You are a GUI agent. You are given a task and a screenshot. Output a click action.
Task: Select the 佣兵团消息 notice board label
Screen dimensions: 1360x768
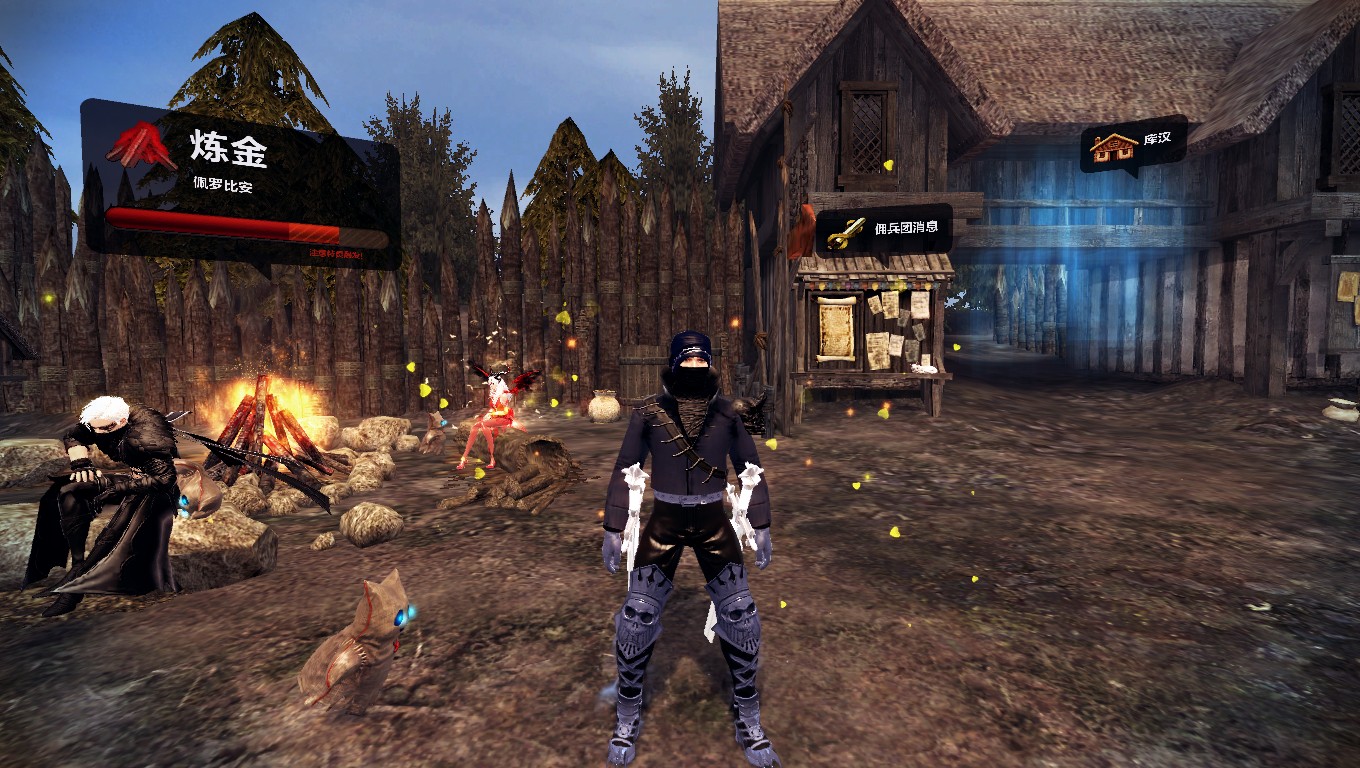tap(884, 229)
